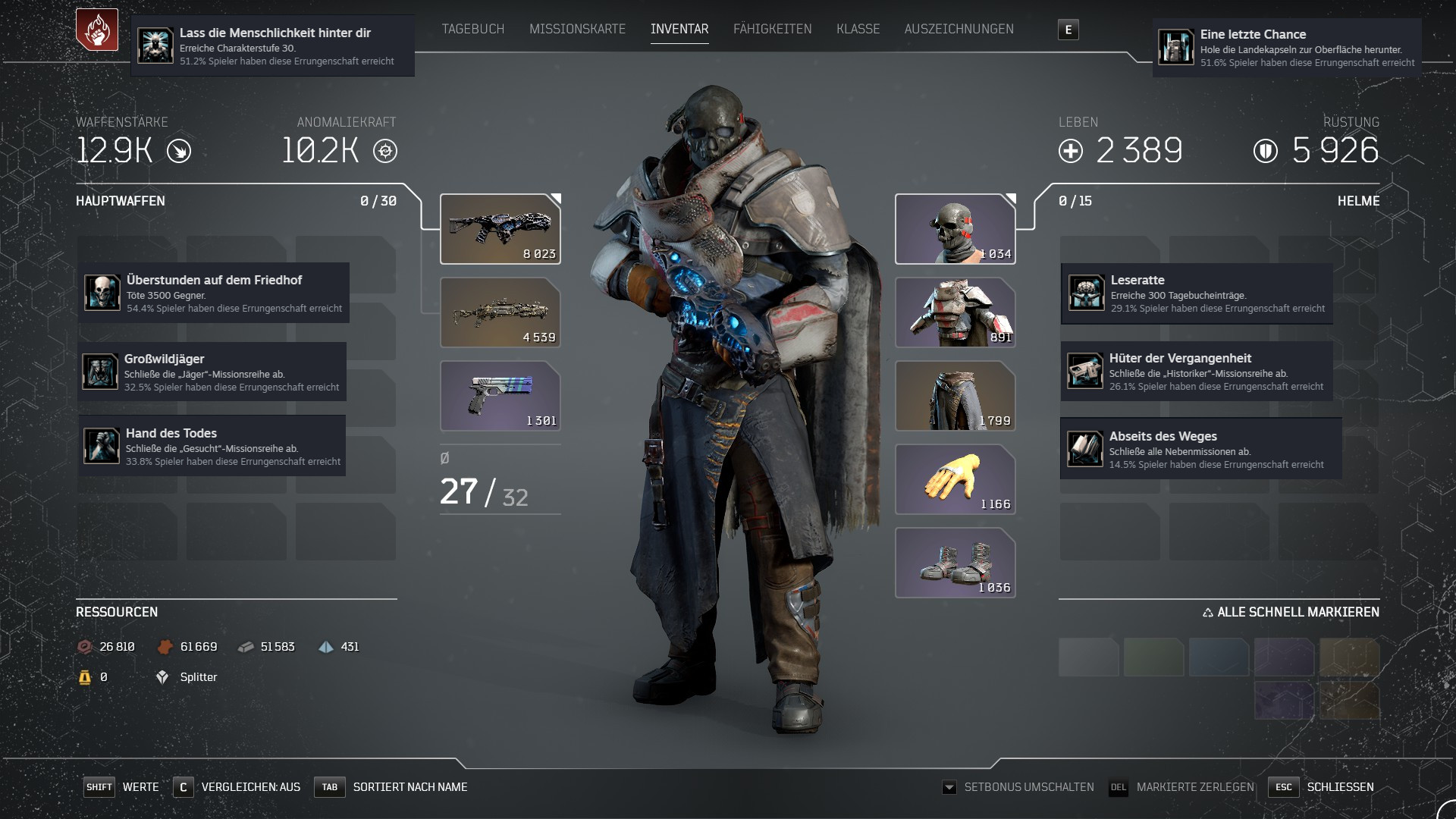This screenshot has width=1456, height=819.
Task: Click Alle schnell markieren
Action: pos(1291,612)
